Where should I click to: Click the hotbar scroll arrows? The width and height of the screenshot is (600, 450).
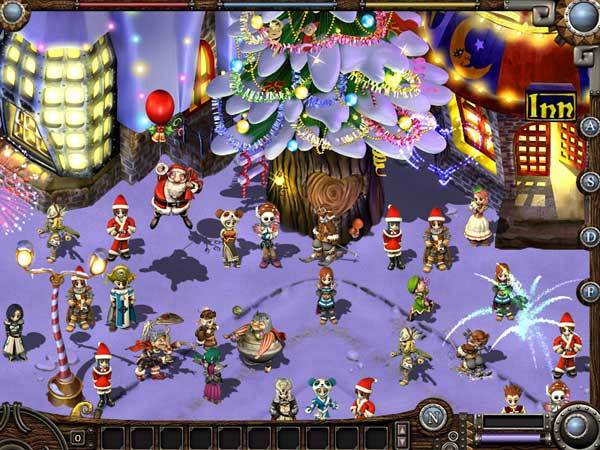[402, 435]
